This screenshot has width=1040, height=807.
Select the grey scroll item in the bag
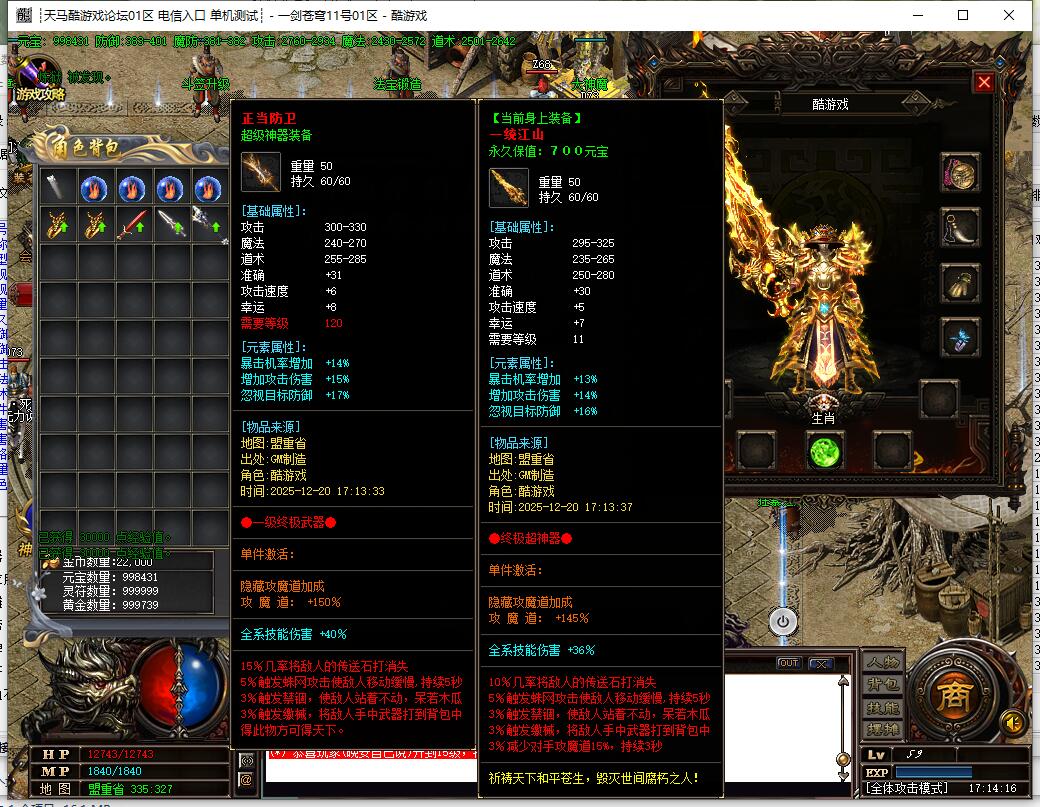coord(56,187)
